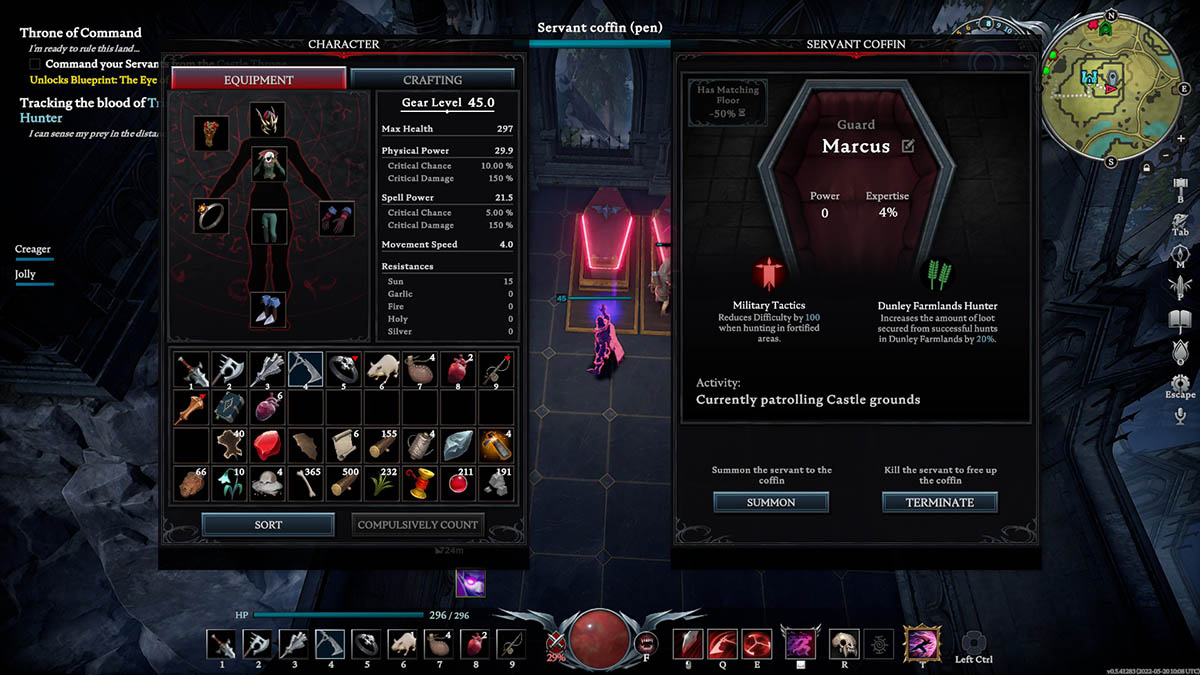Pick the red gem inventory item
This screenshot has height=675, width=1200.
(x=267, y=445)
